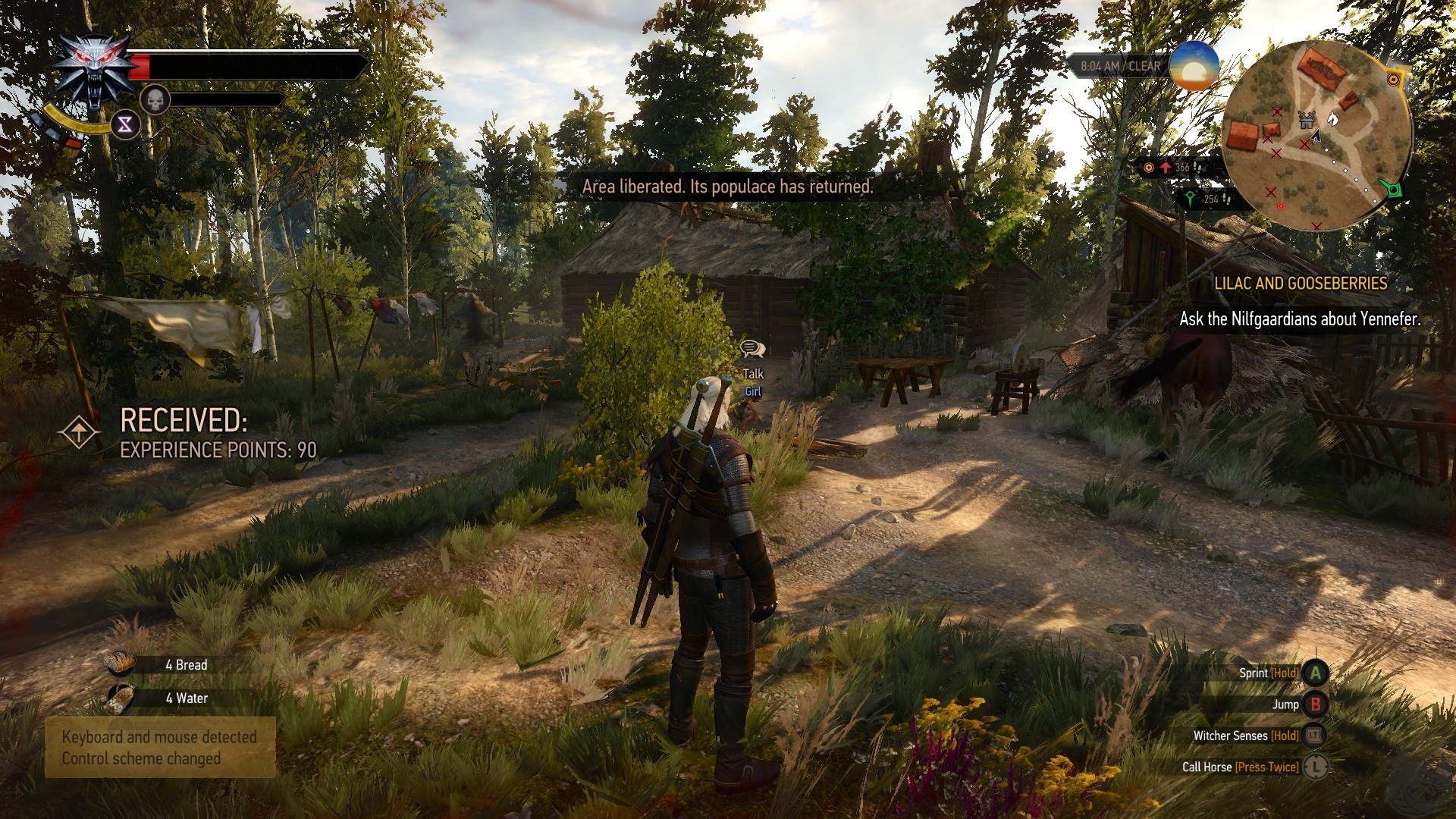Select the Lilac and Gooseberries quest title
This screenshot has height=819, width=1456.
1300,284
